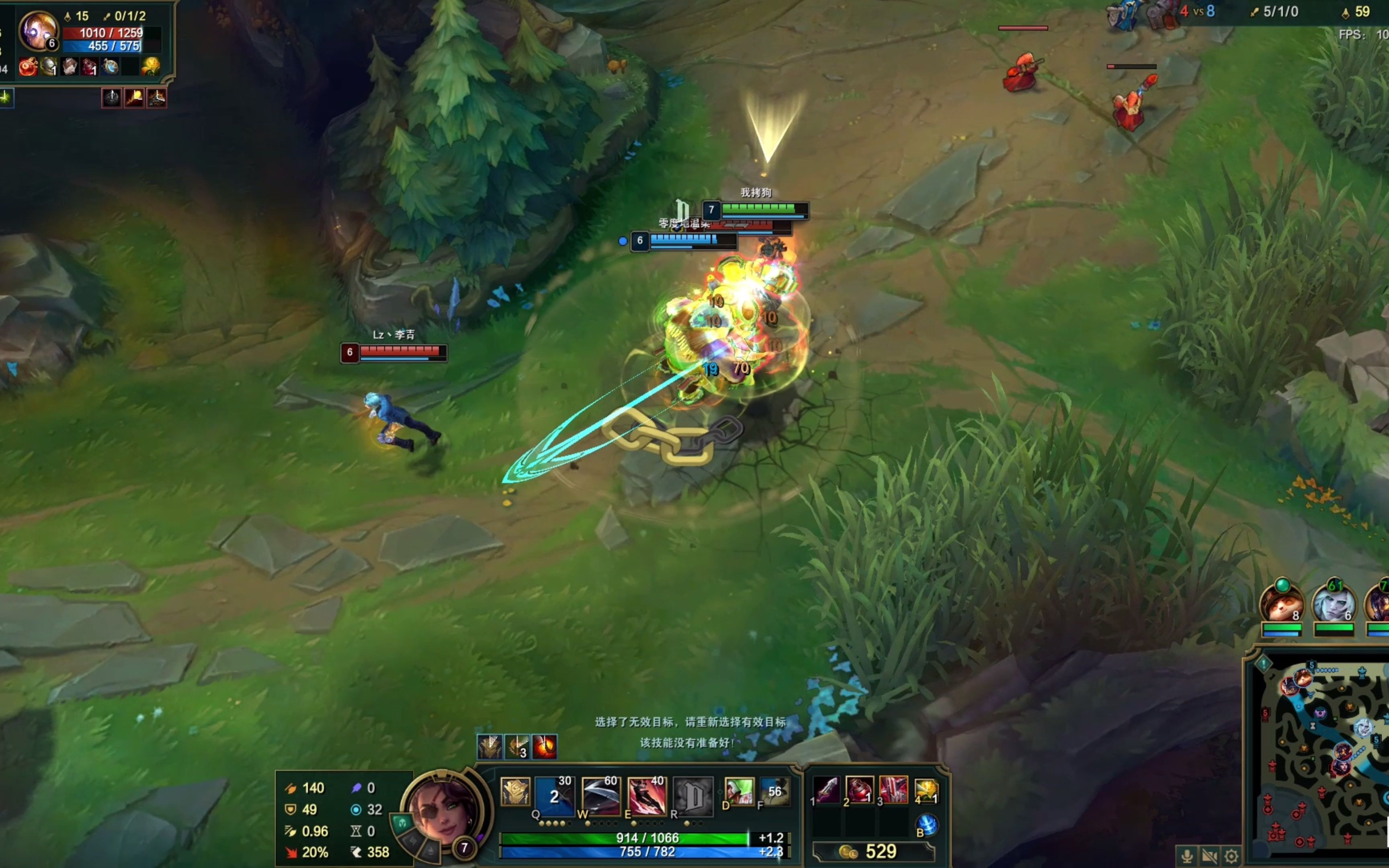Click the minimap's exclamation ping button
Screen dimensions: 1389x868
(x=1263, y=663)
